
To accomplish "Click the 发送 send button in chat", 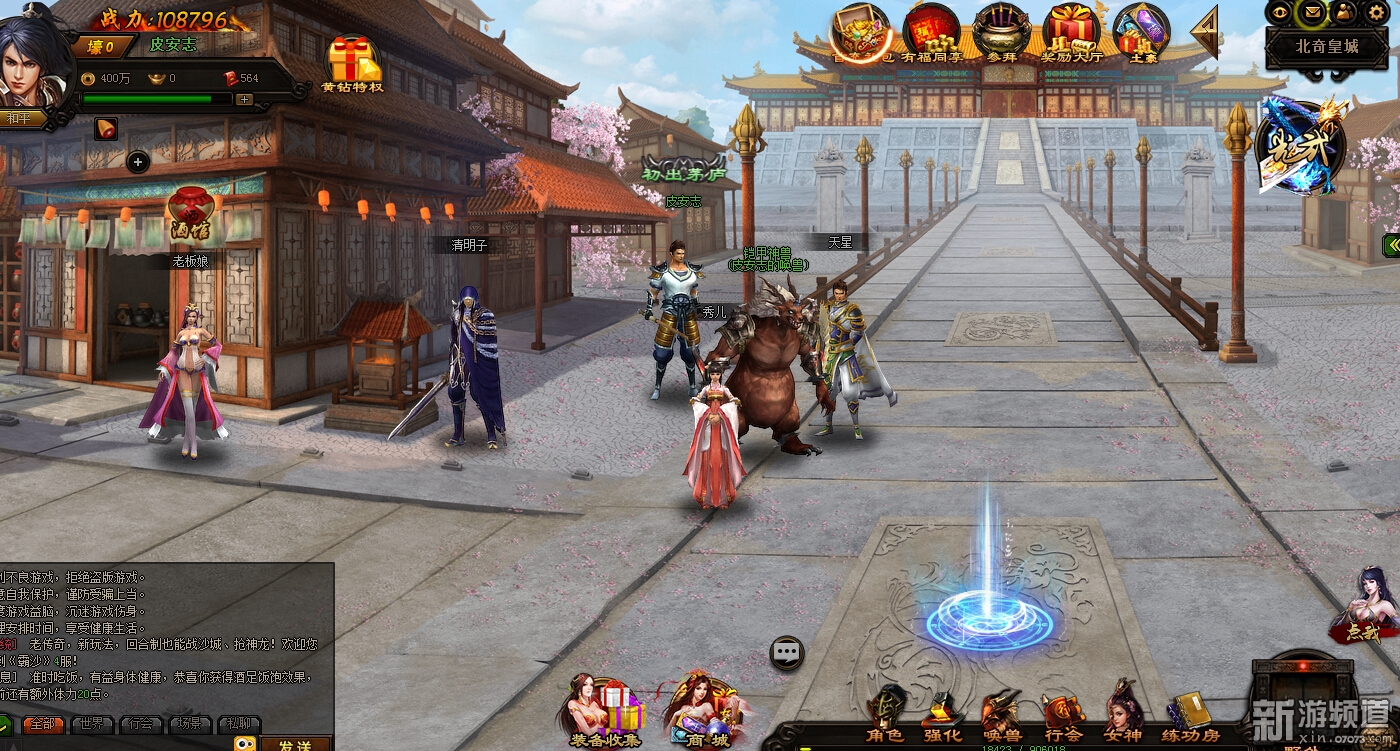I will tap(296, 744).
